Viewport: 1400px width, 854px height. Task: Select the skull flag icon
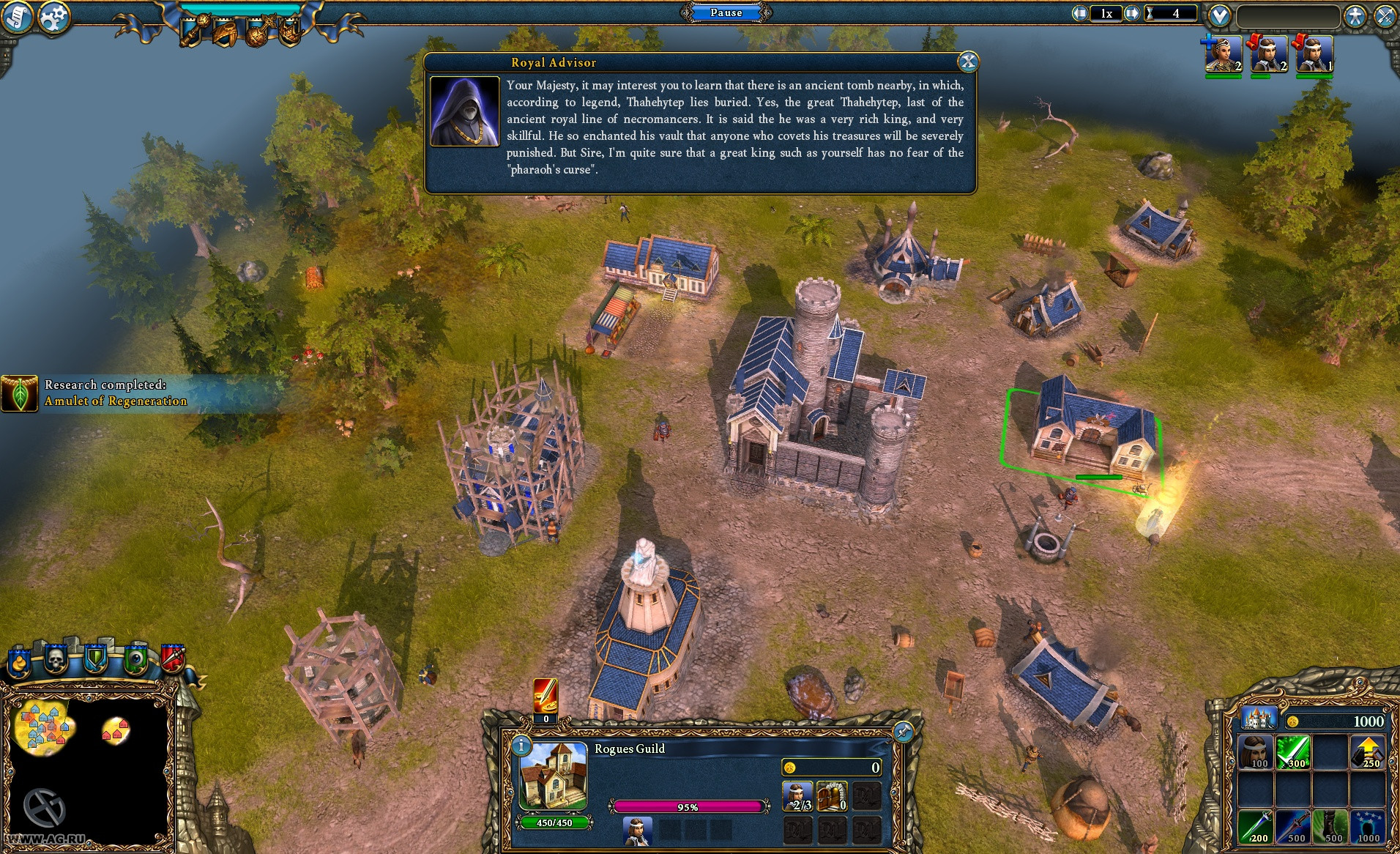click(56, 659)
